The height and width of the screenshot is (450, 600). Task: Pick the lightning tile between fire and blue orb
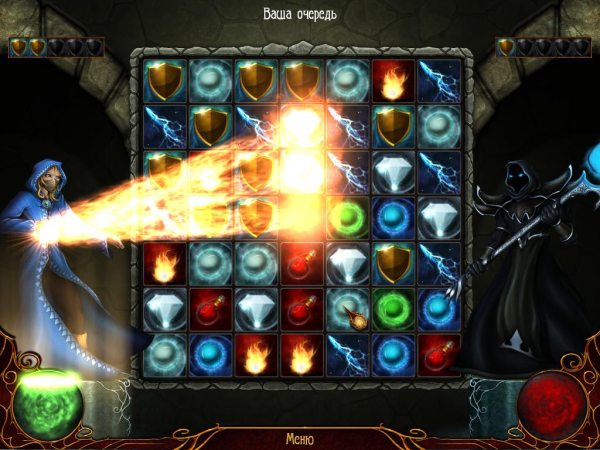tap(347, 355)
